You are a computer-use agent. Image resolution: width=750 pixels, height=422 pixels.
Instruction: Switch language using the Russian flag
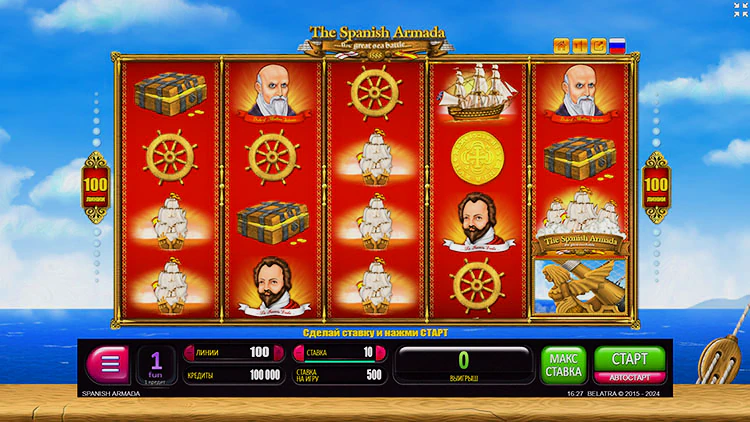(x=617, y=45)
